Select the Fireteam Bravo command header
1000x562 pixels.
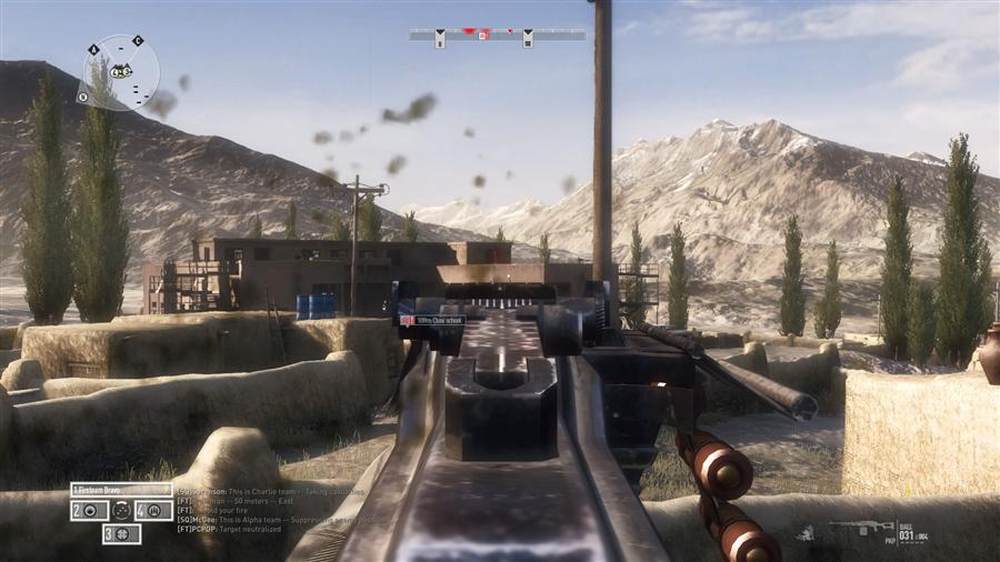tap(121, 490)
